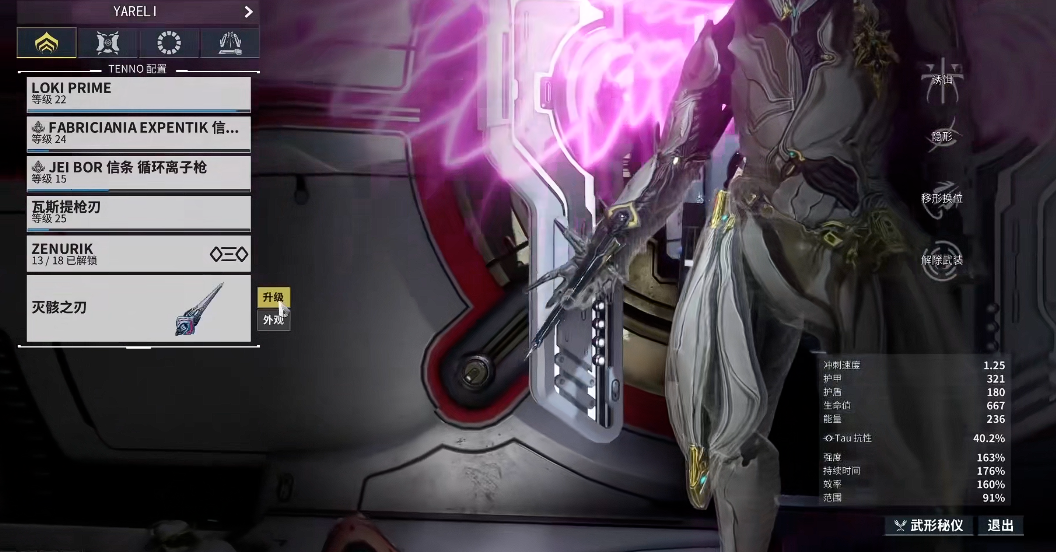Switch to the second tab with the companion emblem
Image resolution: width=1056 pixels, height=552 pixels.
coord(108,43)
